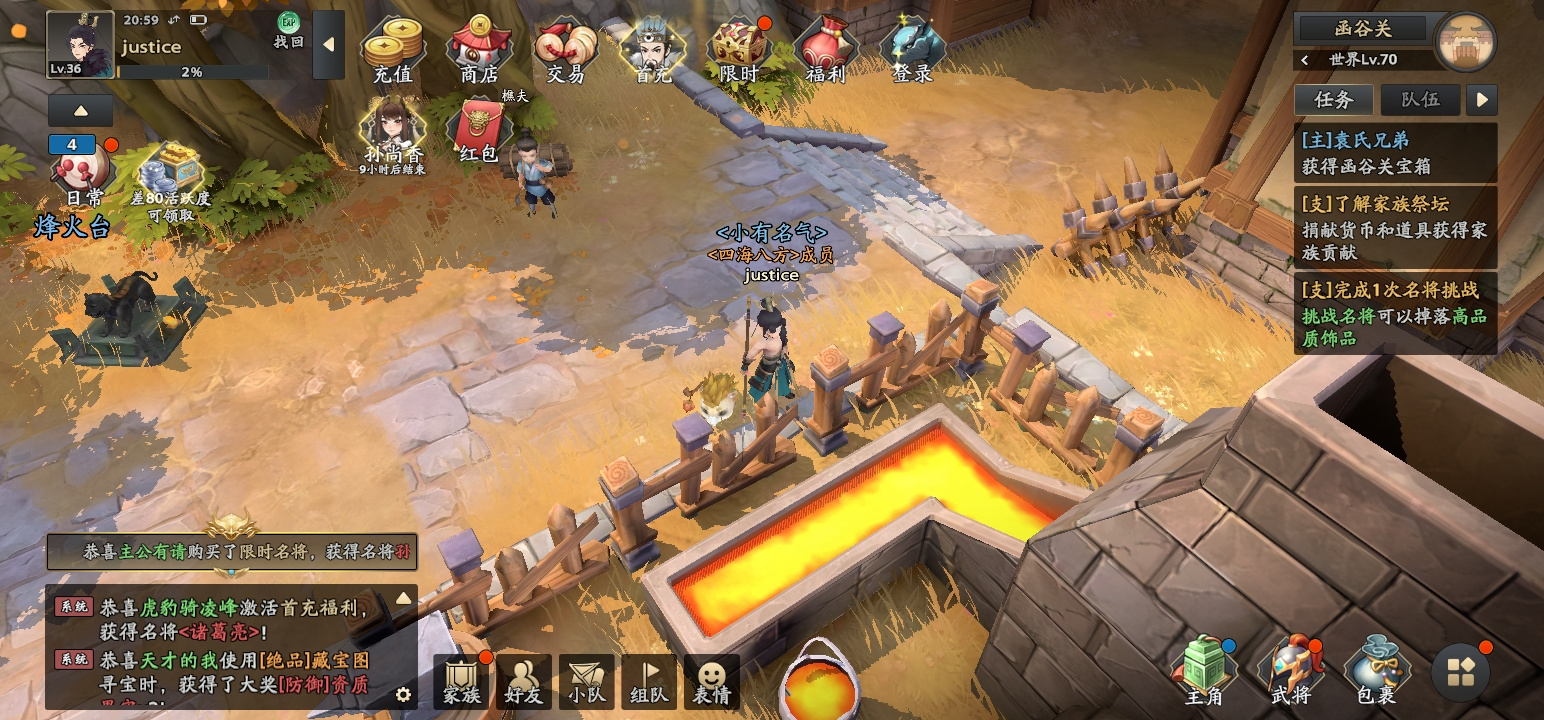Open the 表情 emote panel
1544x720 pixels.
[x=711, y=683]
